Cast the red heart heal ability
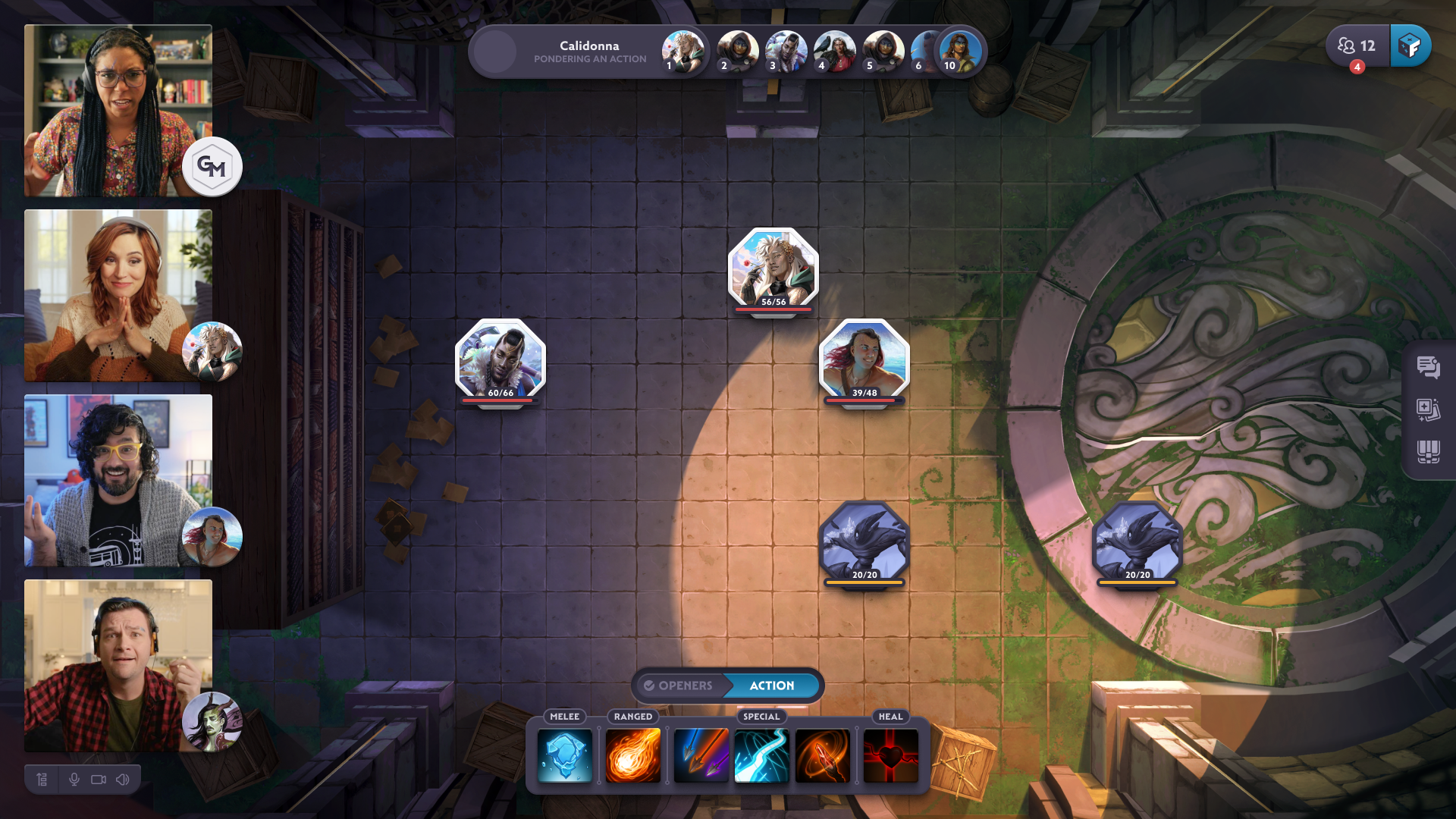1456x819 pixels. [x=890, y=755]
